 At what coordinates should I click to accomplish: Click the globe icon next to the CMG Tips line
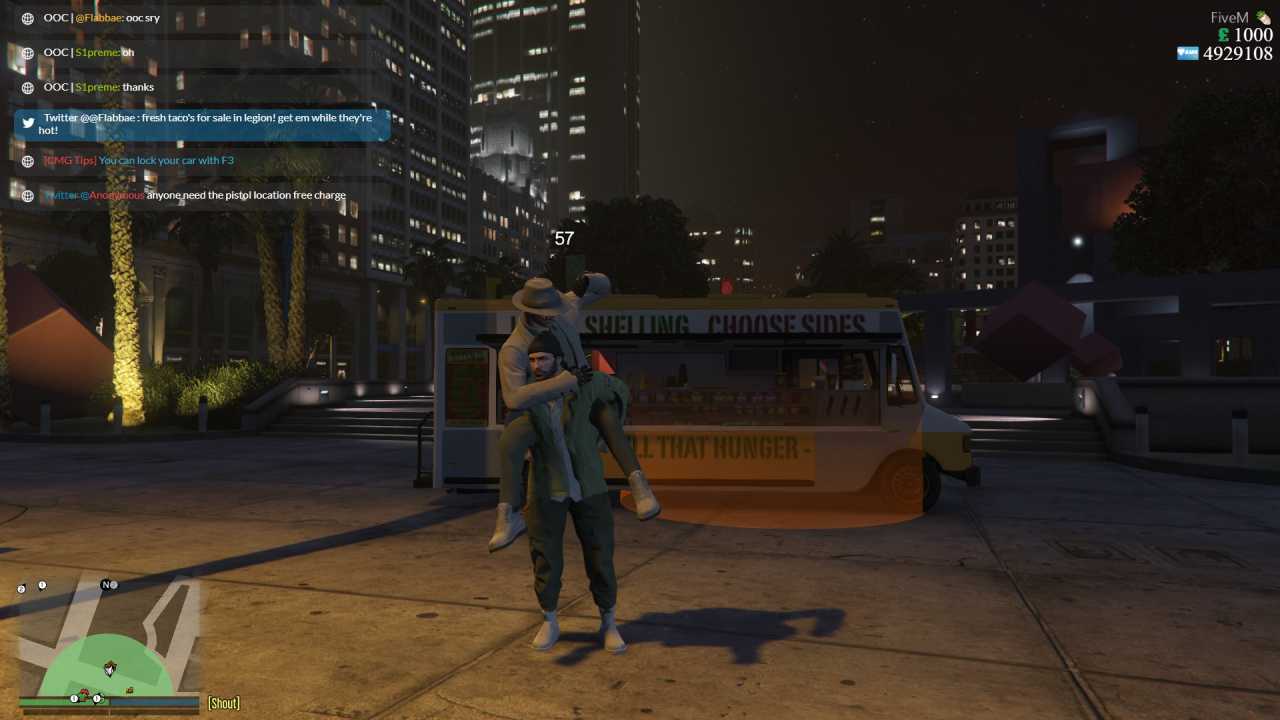26,160
